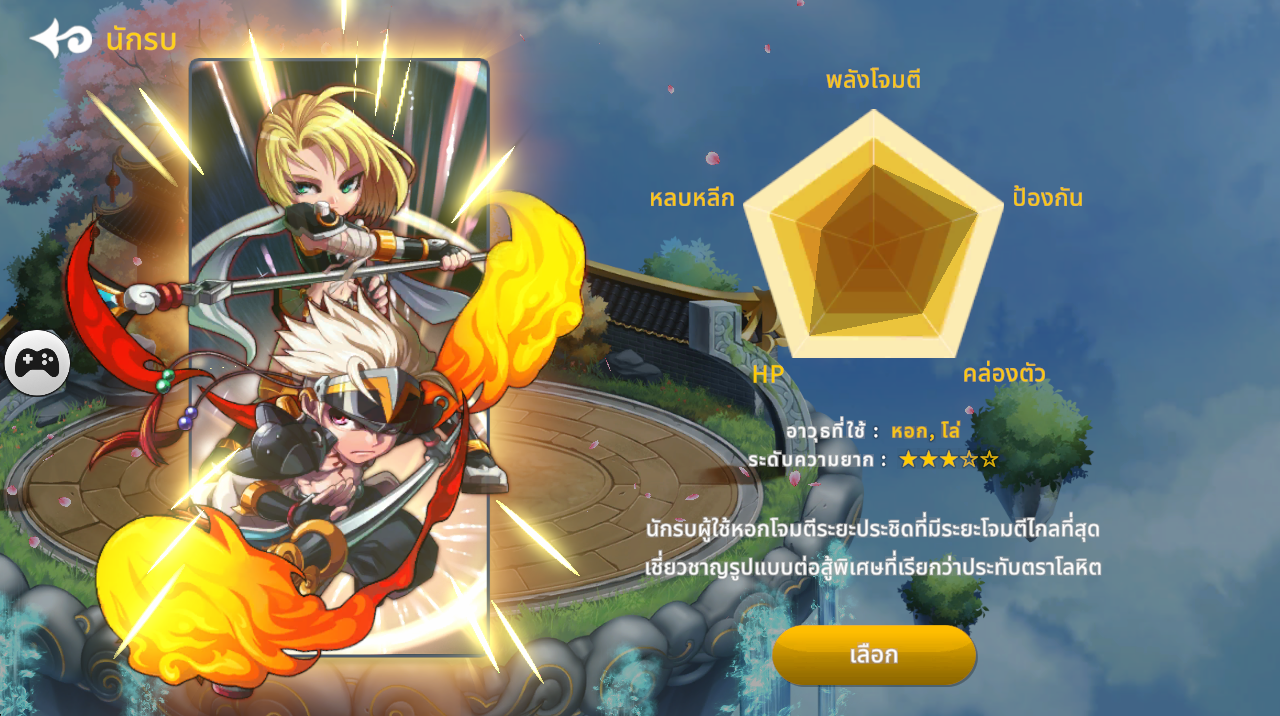Open the gamepad overlay icon

(x=37, y=362)
